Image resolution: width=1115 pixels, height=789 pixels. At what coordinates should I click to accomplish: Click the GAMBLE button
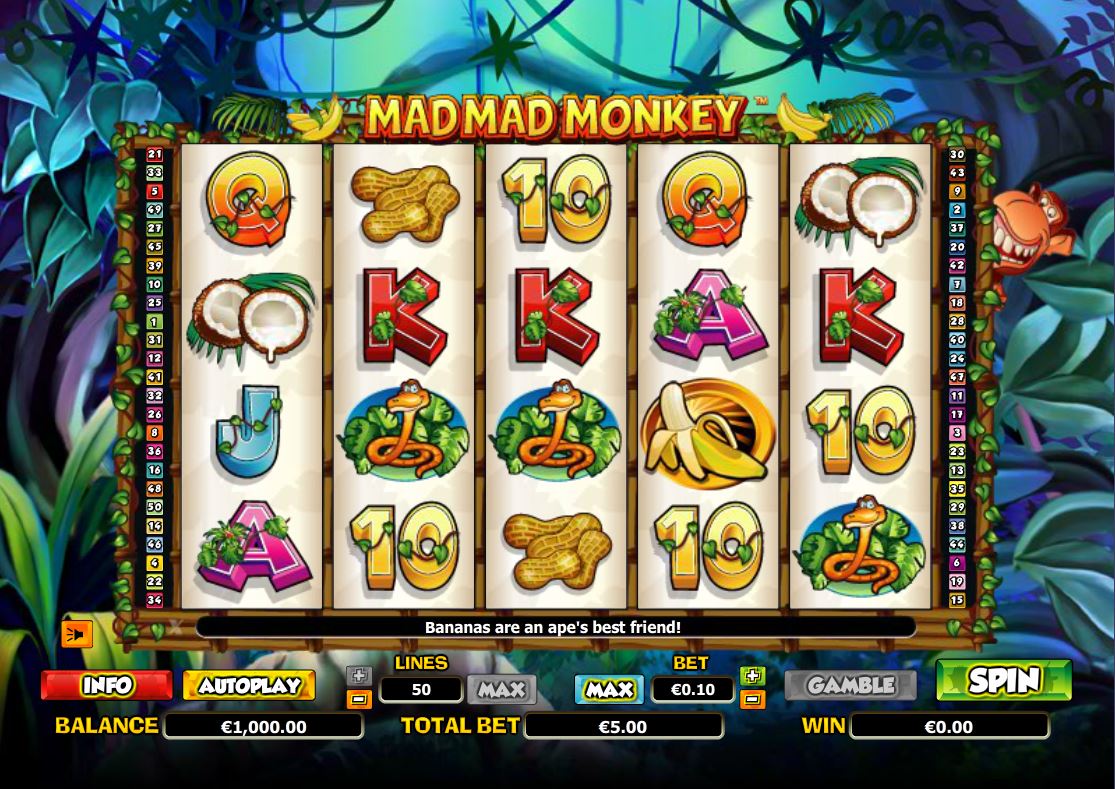850,685
